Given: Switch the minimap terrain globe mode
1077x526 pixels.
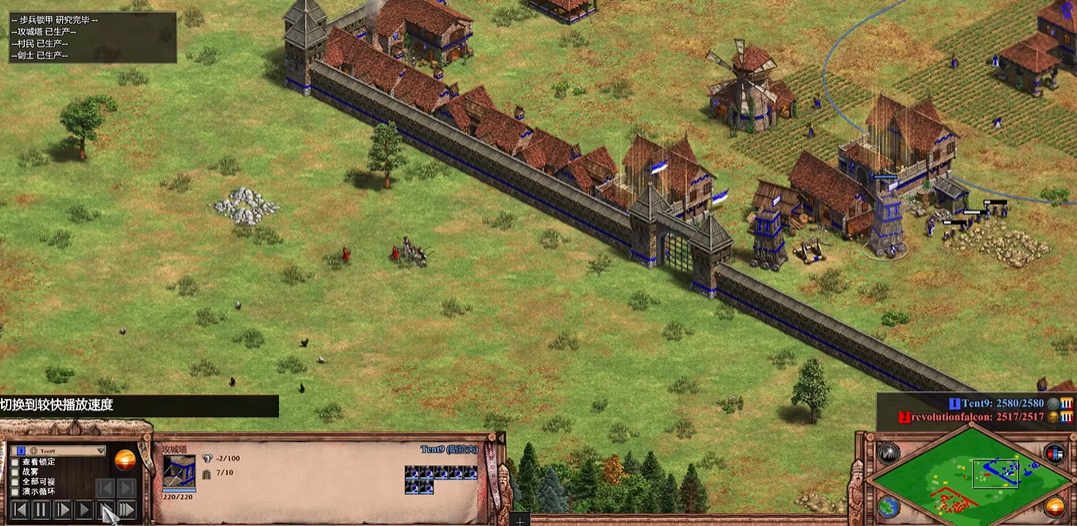Looking at the screenshot, I should coord(888,507).
